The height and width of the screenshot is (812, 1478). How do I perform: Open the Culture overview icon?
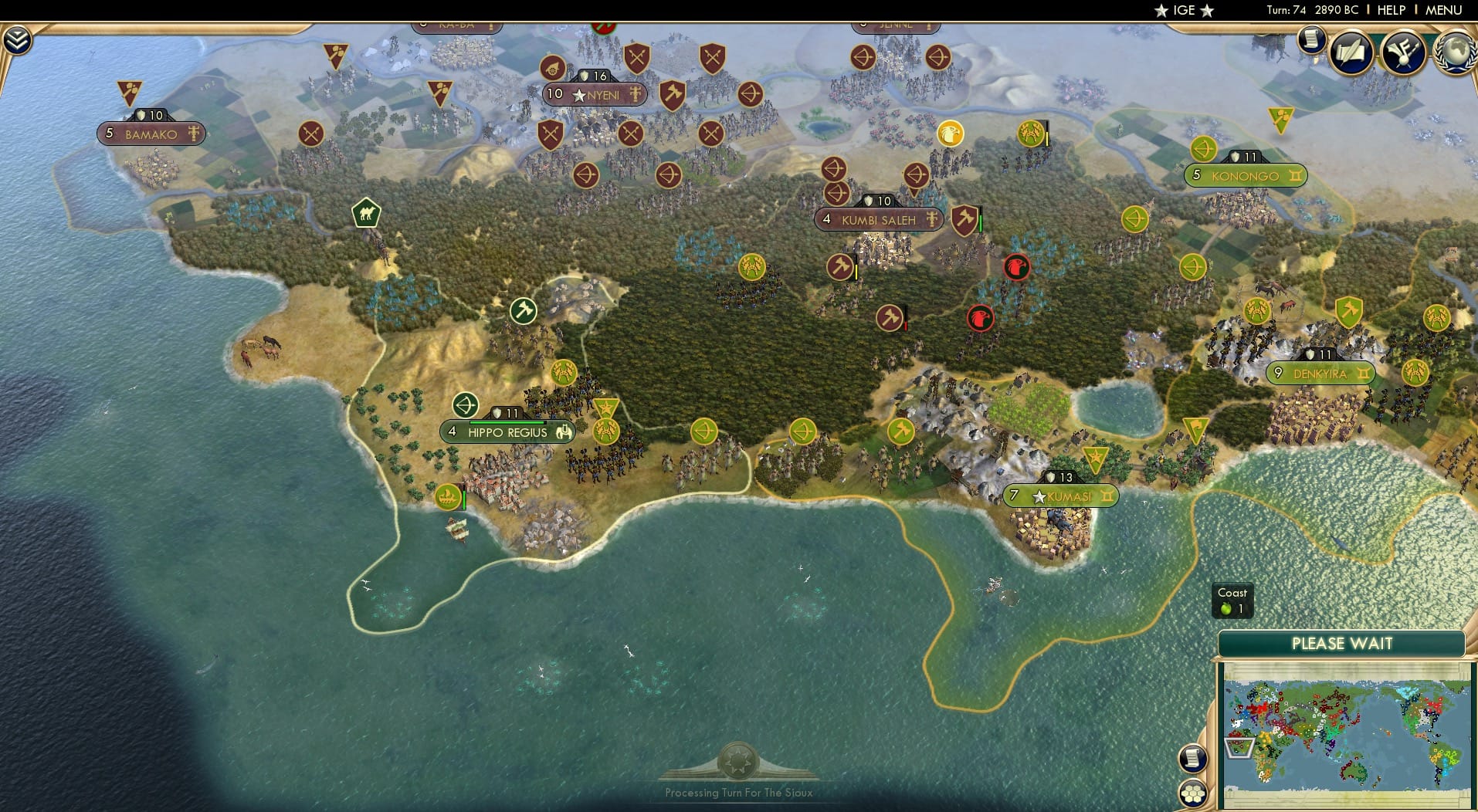[x=1404, y=52]
